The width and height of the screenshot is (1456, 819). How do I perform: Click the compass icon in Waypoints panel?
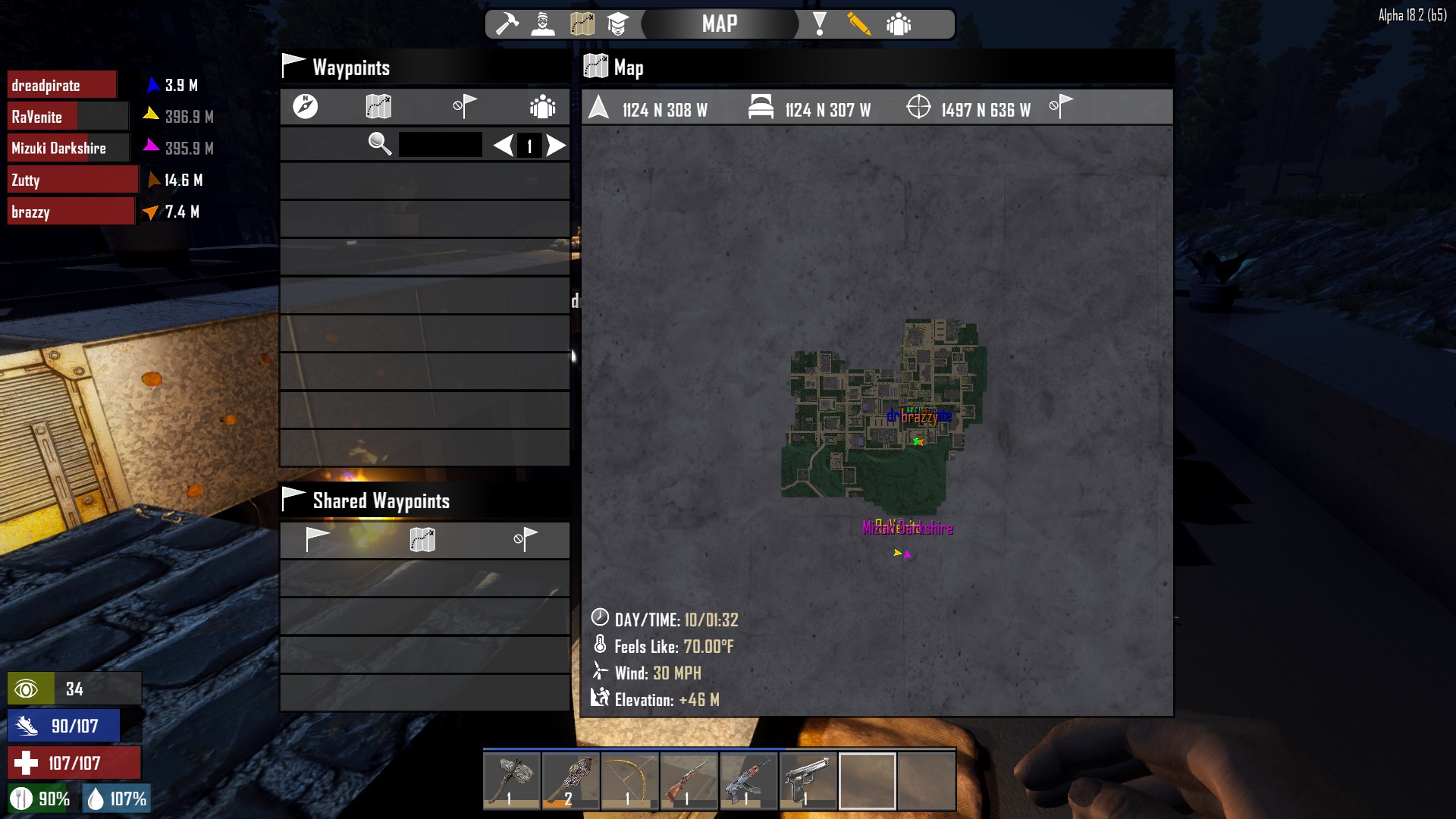tap(306, 106)
